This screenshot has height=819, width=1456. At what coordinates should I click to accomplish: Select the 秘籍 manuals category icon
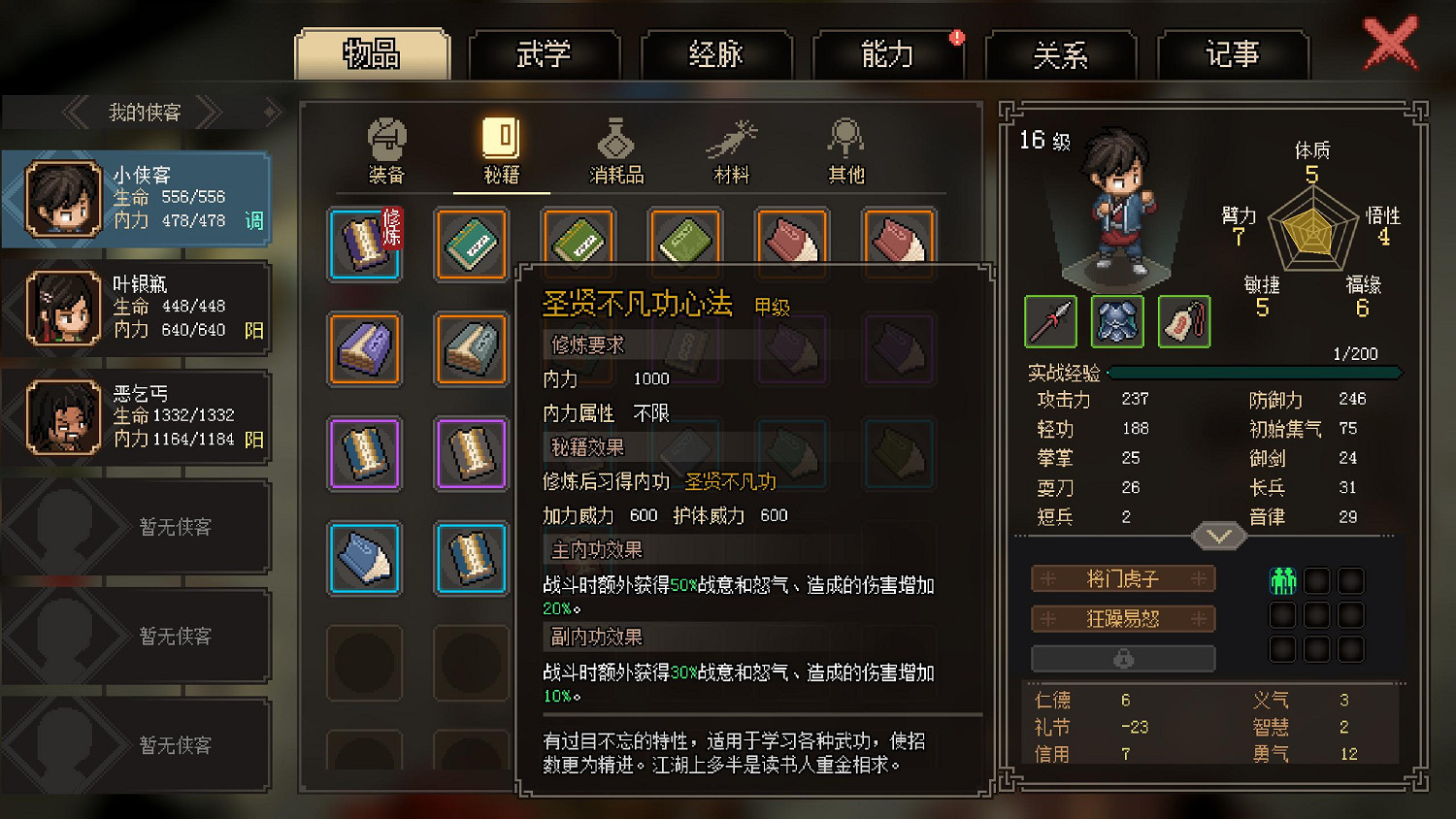pos(501,150)
